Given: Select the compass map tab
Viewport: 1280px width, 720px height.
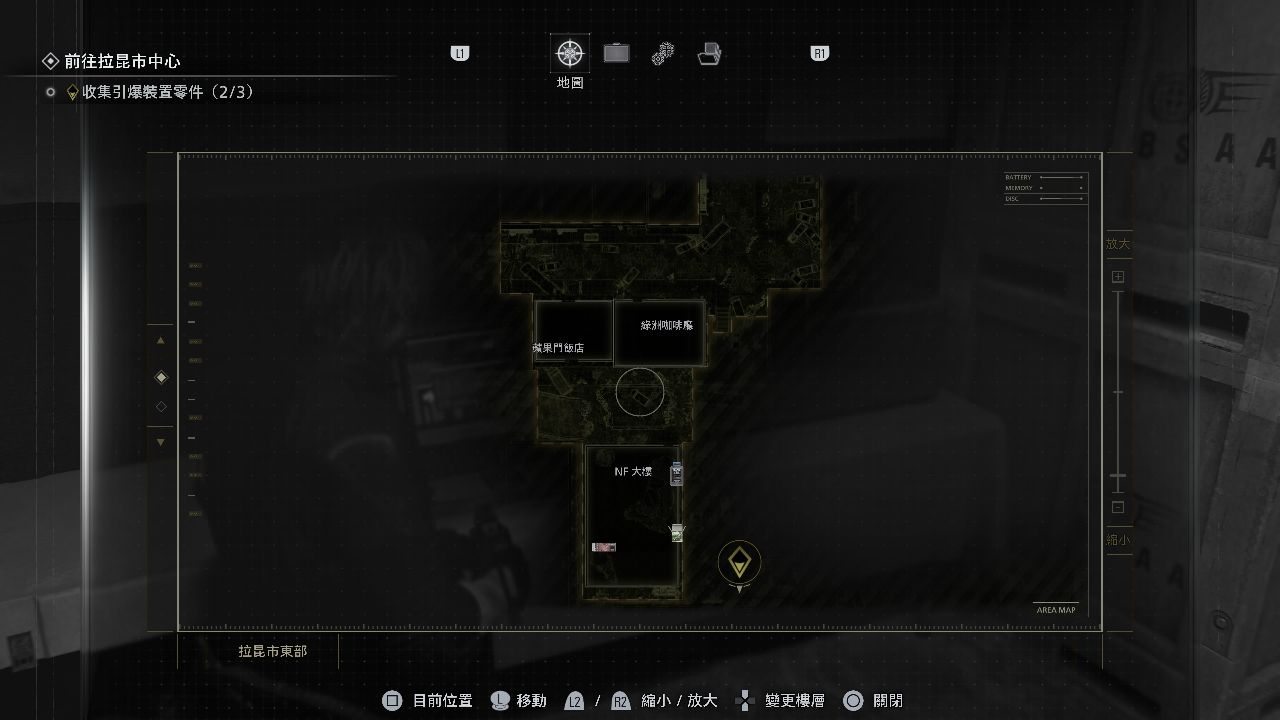Looking at the screenshot, I should point(570,53).
